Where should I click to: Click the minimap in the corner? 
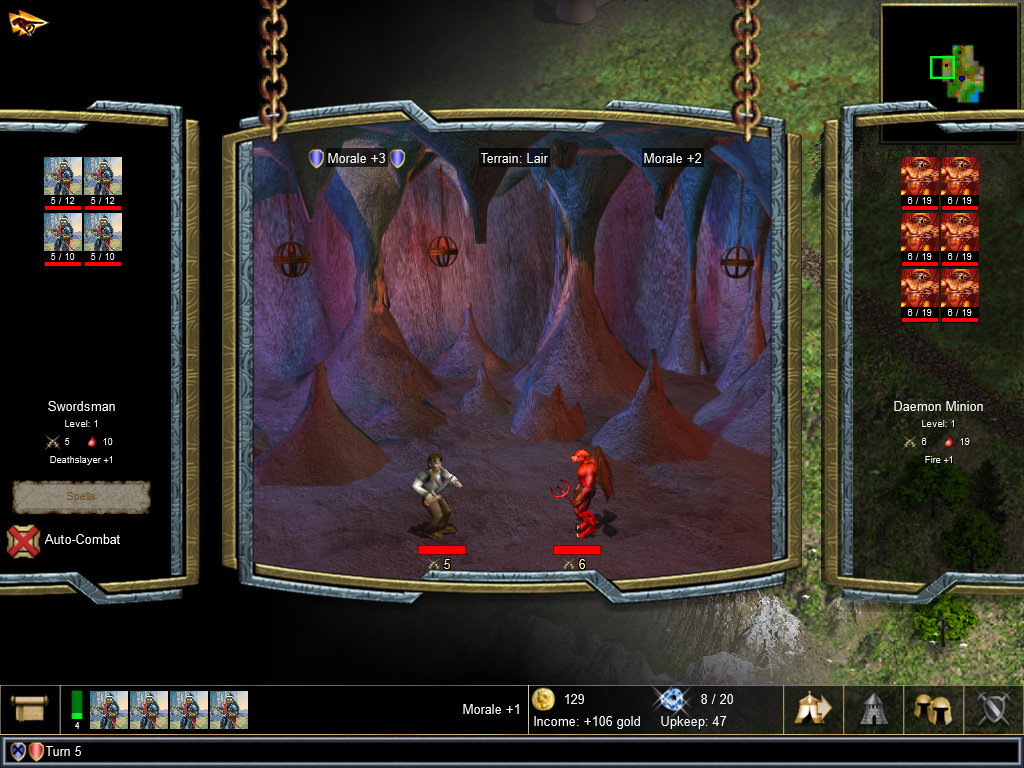click(951, 60)
